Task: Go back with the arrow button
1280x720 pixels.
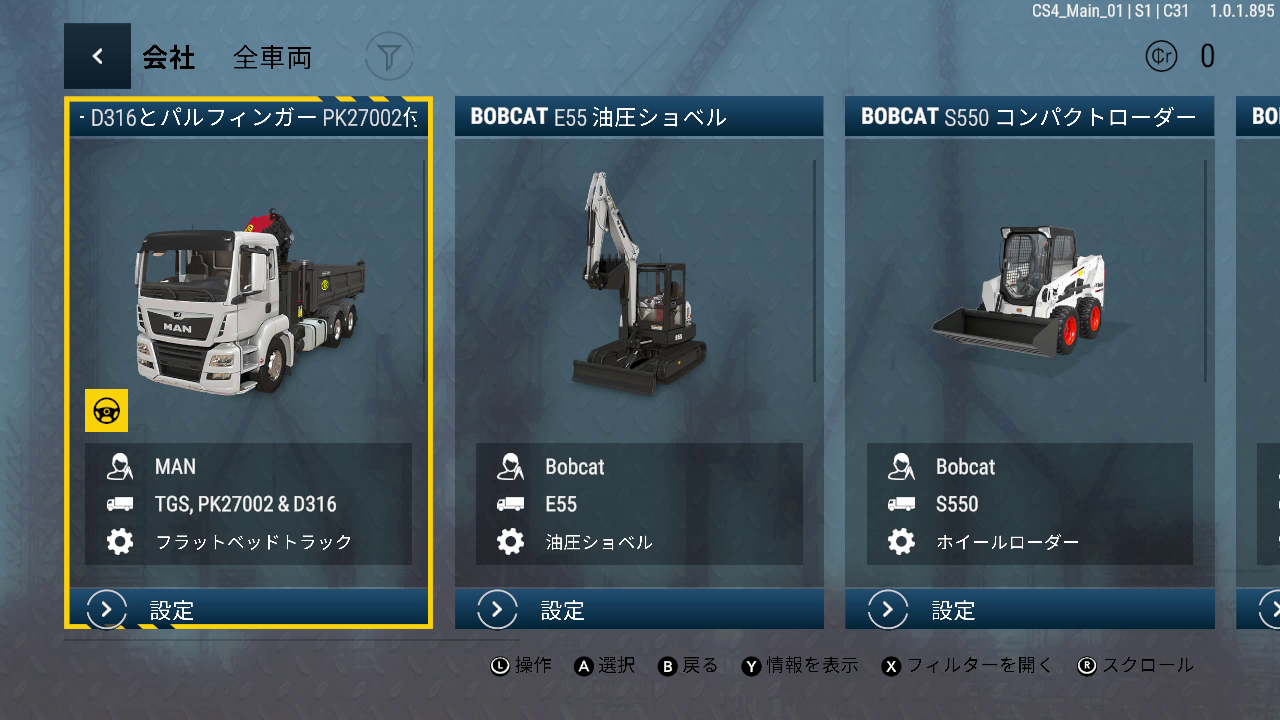Action: pos(97,57)
